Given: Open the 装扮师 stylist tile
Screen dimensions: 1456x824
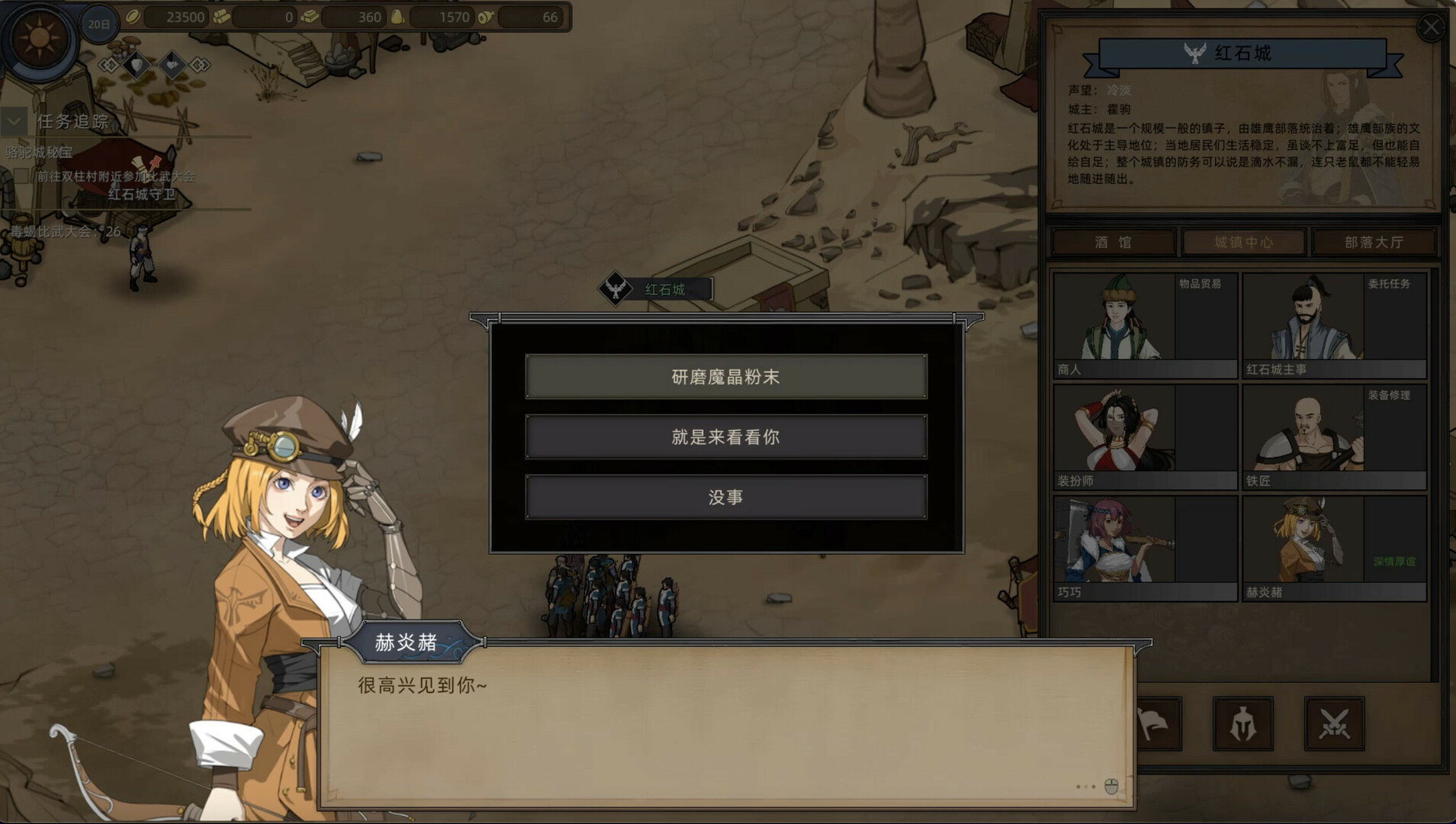Looking at the screenshot, I should click(1144, 437).
